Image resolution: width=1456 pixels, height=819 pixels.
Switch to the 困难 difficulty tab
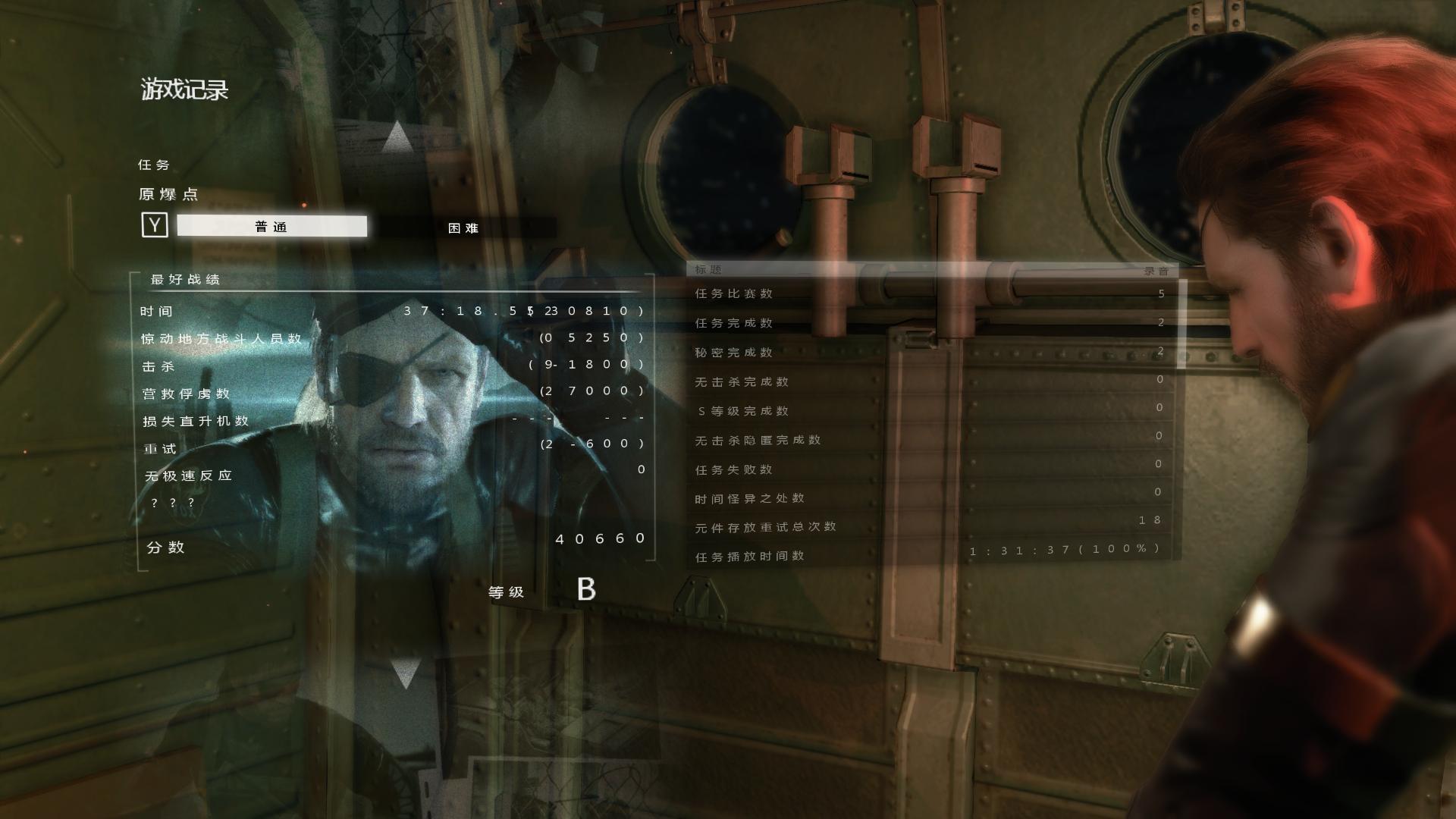coord(463,227)
